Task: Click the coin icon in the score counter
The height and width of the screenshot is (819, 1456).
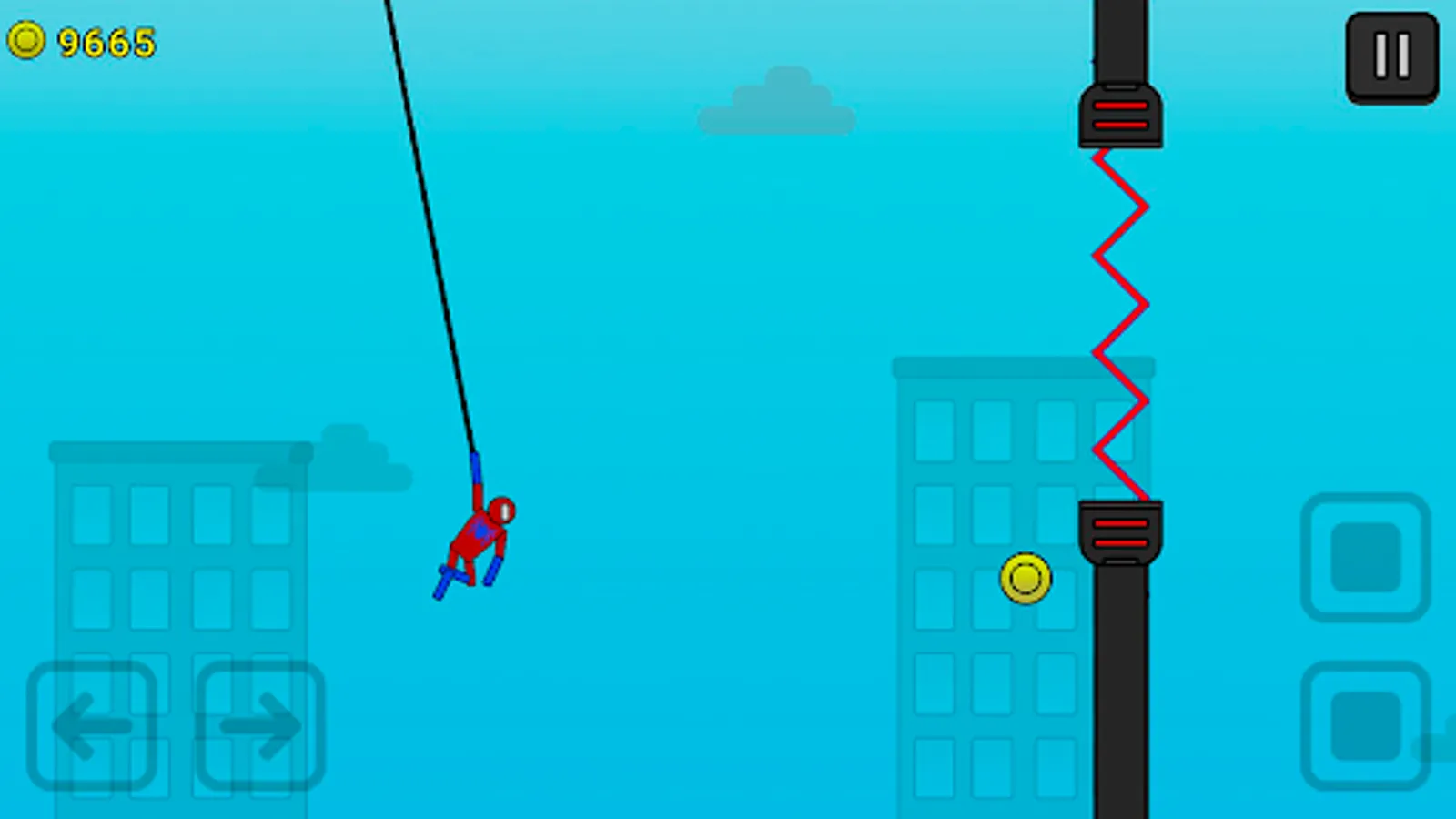Action: pos(26,40)
